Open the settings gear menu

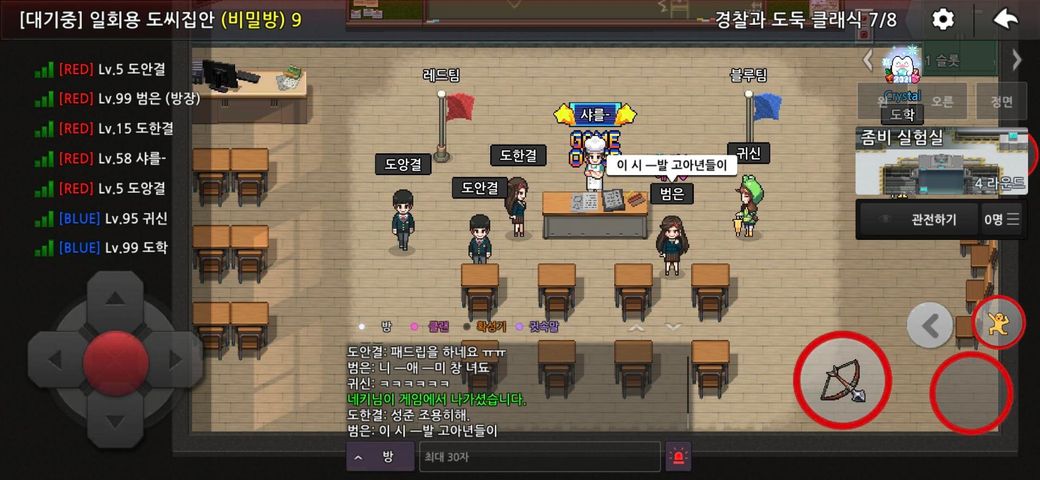(942, 20)
